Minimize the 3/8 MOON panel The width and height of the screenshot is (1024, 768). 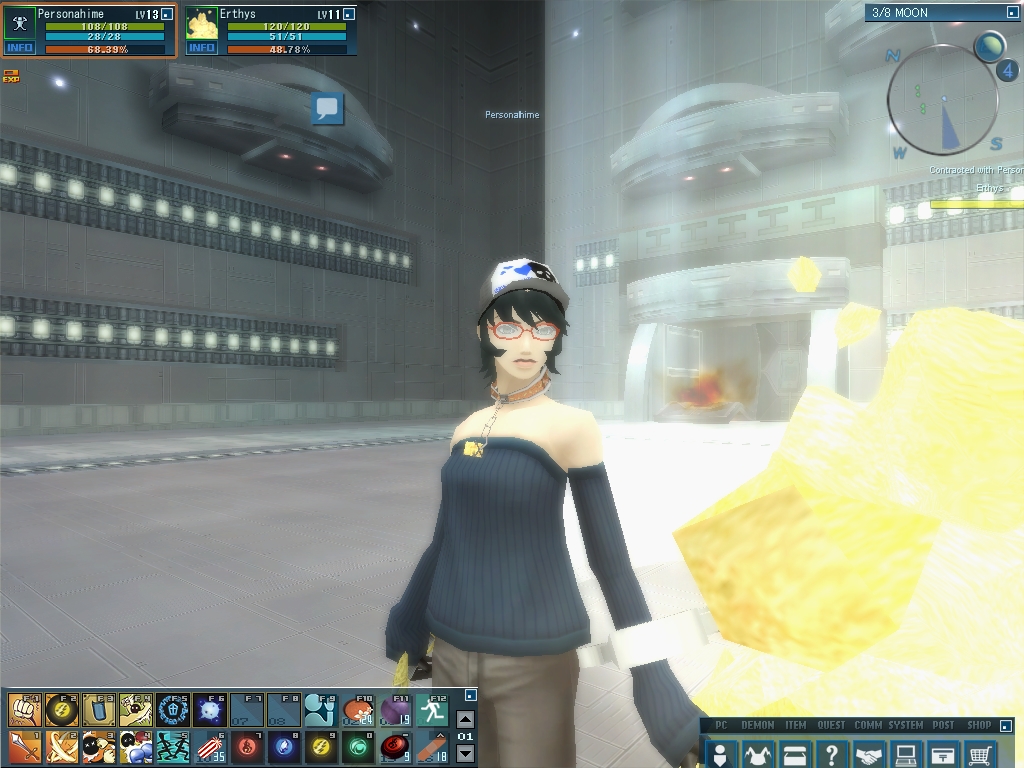point(1011,13)
